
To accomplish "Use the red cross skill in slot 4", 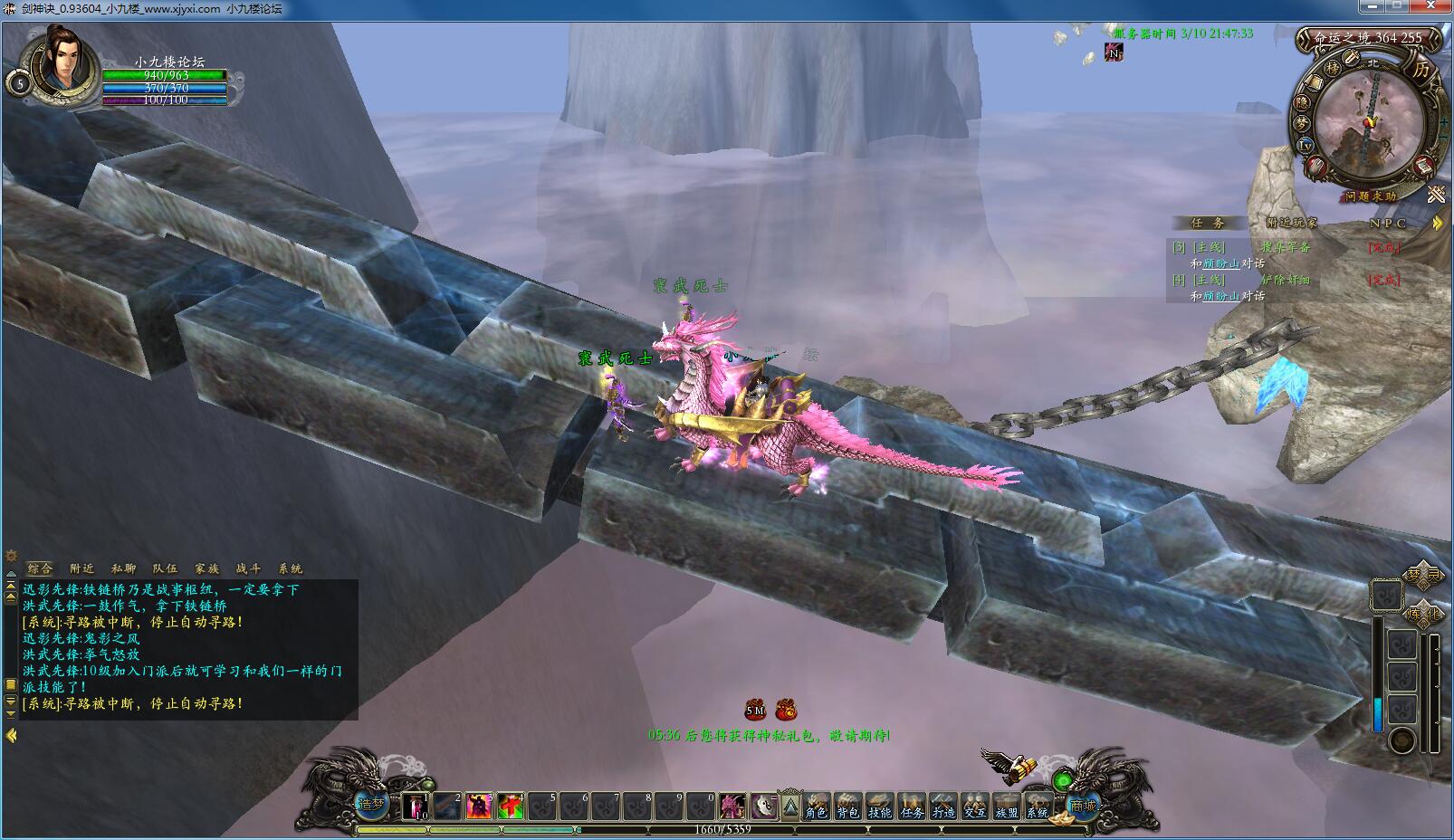I will 511,805.
